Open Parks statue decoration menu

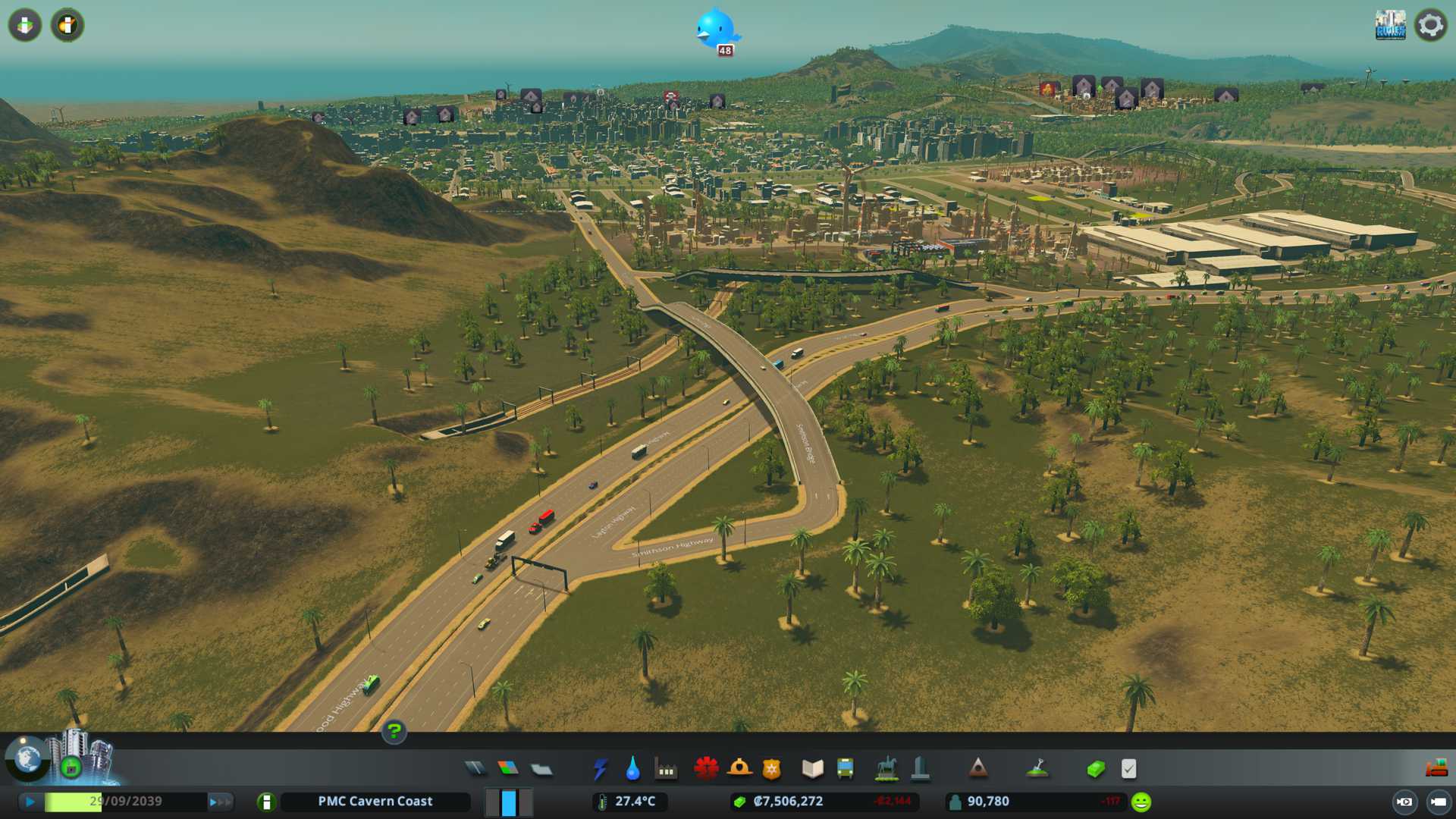(886, 769)
